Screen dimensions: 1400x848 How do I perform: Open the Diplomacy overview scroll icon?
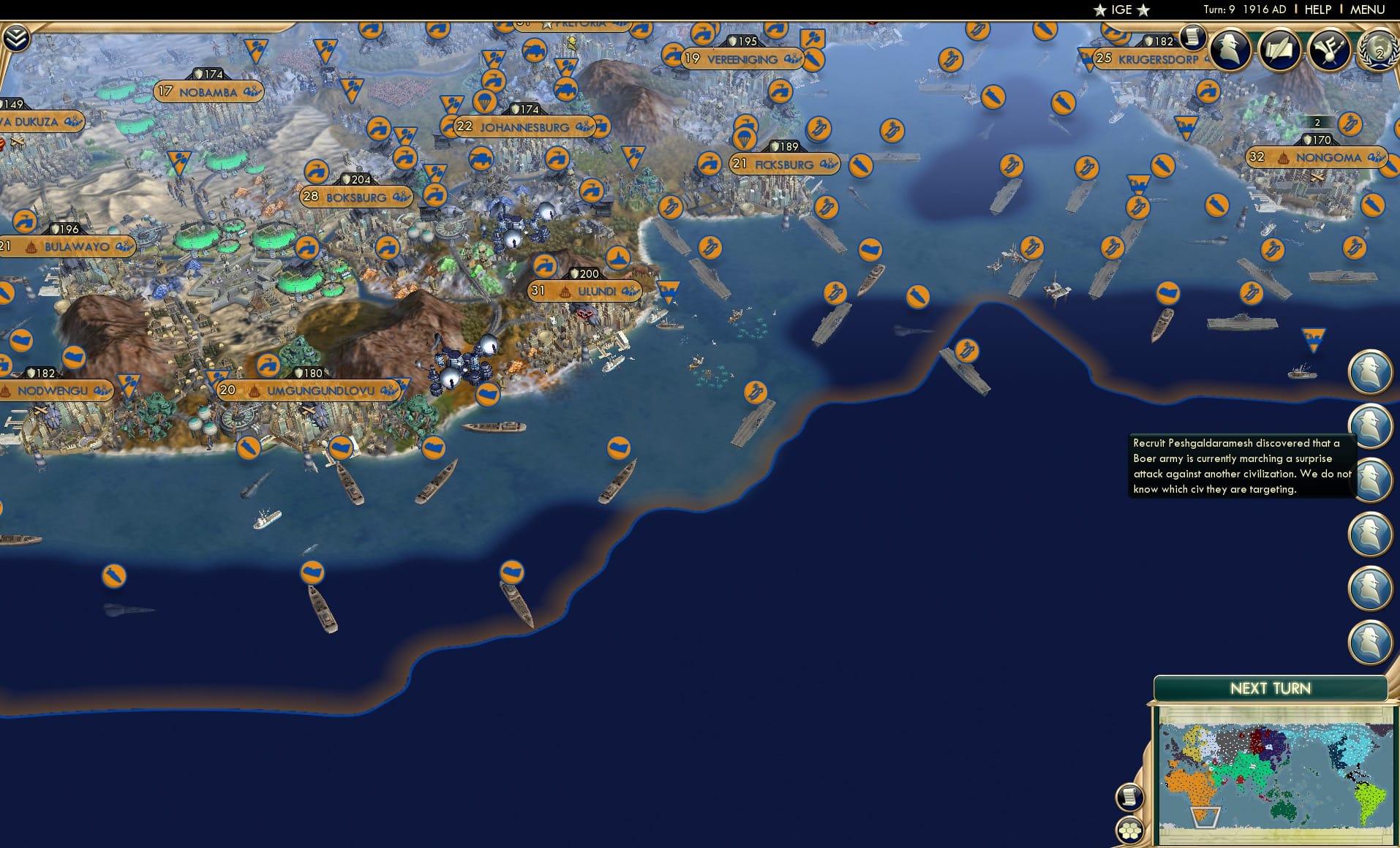click(1279, 50)
